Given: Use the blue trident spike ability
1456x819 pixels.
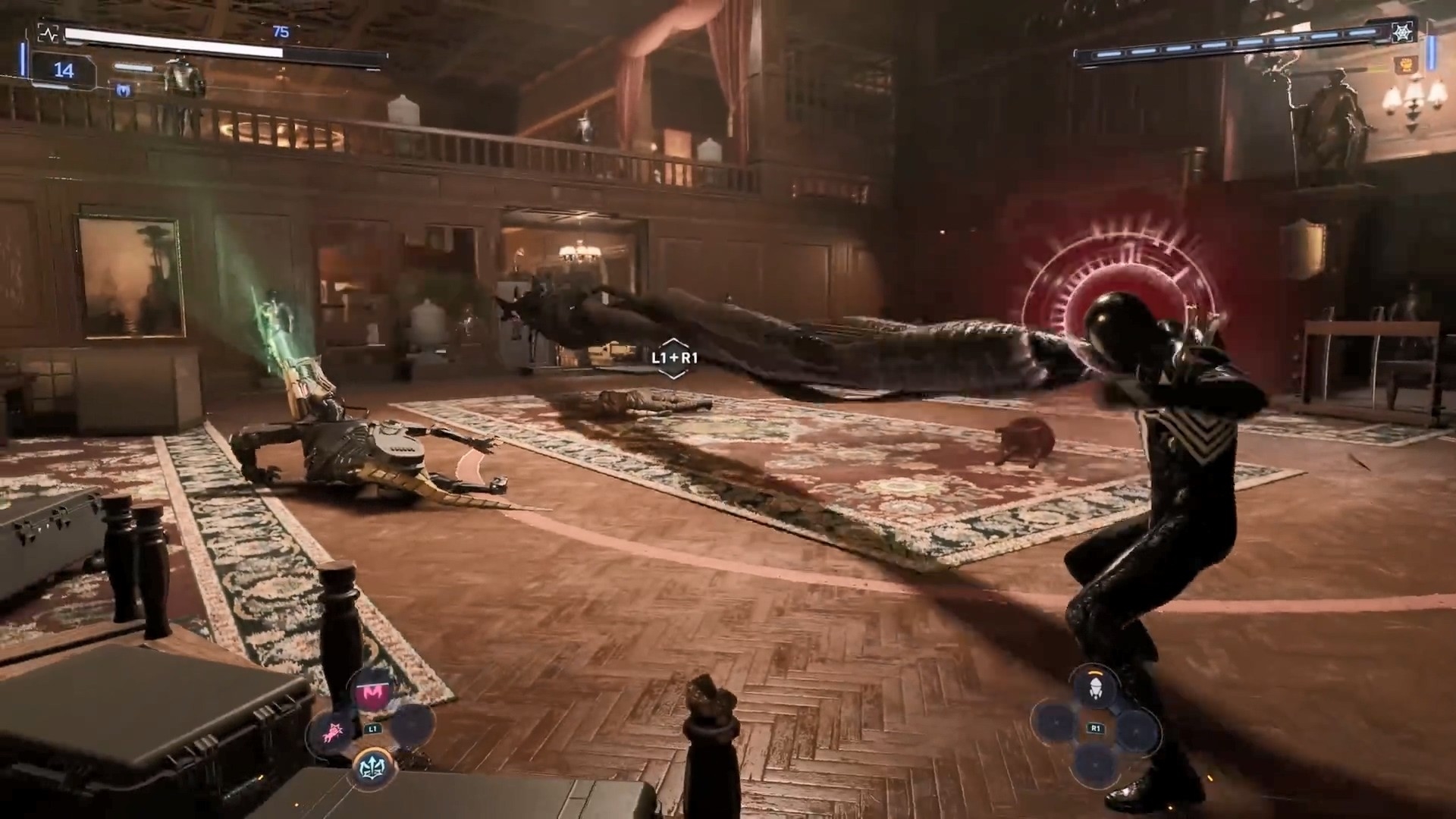Looking at the screenshot, I should point(373,766).
